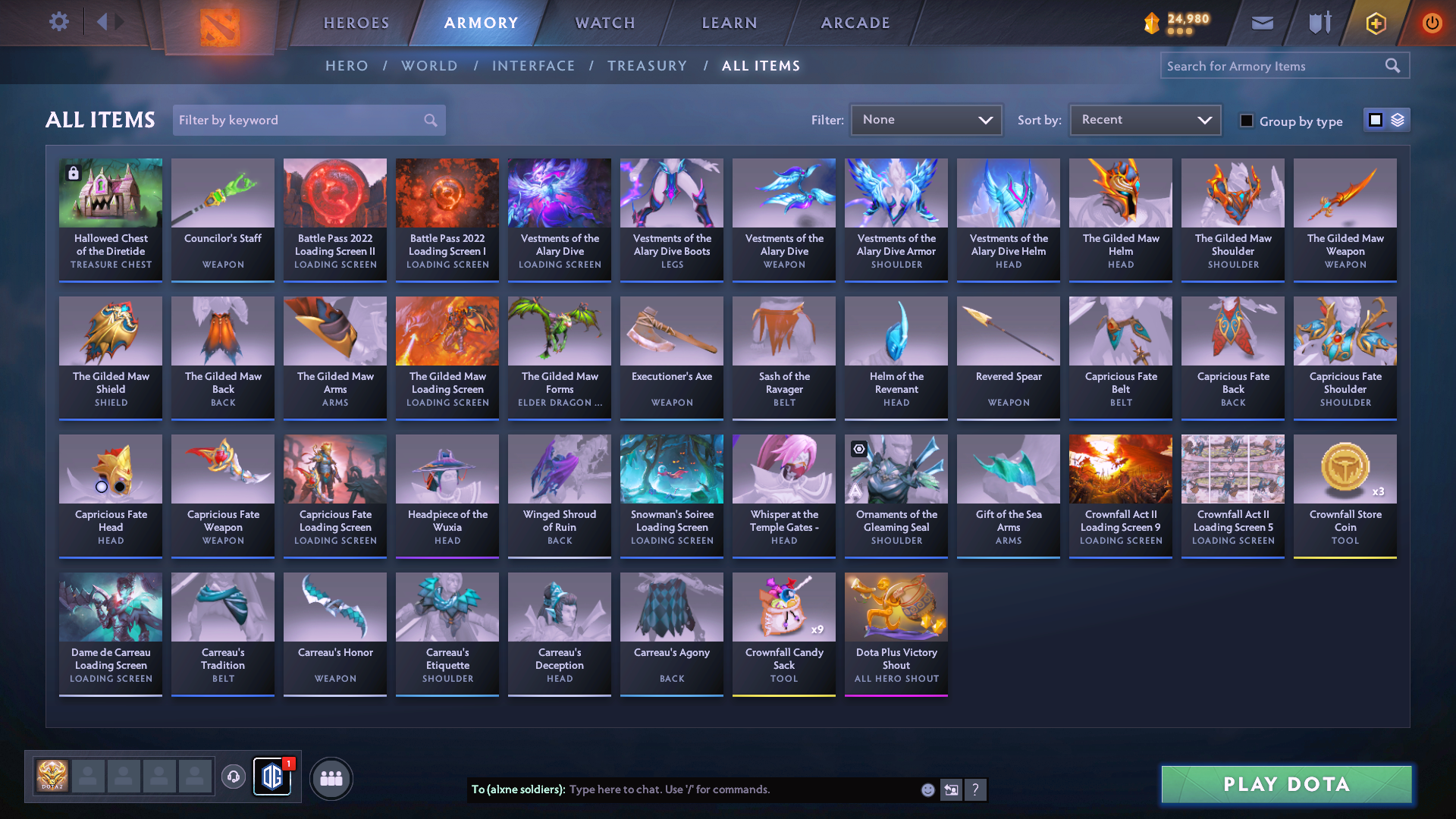Switch to the WATCH tab

[604, 23]
